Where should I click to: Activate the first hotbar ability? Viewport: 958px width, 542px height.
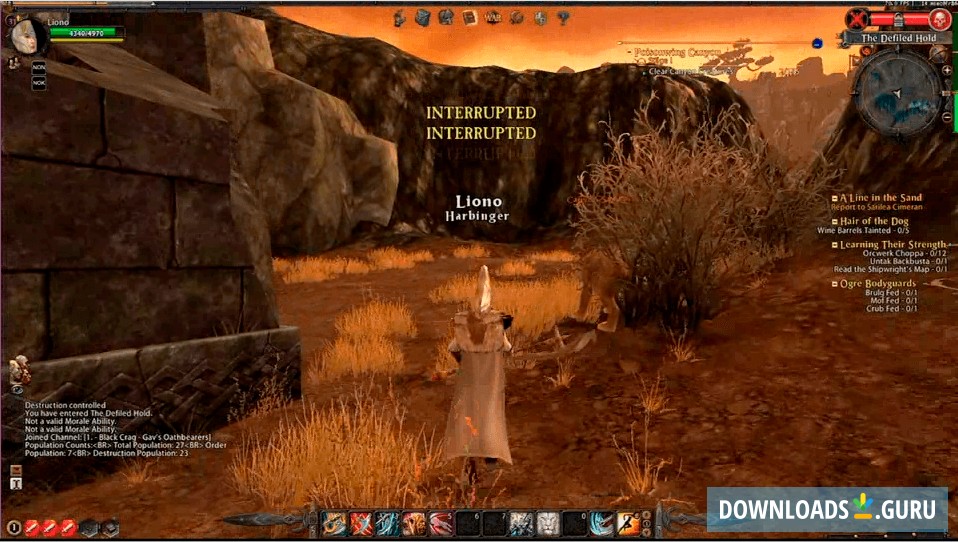pyautogui.click(x=334, y=523)
